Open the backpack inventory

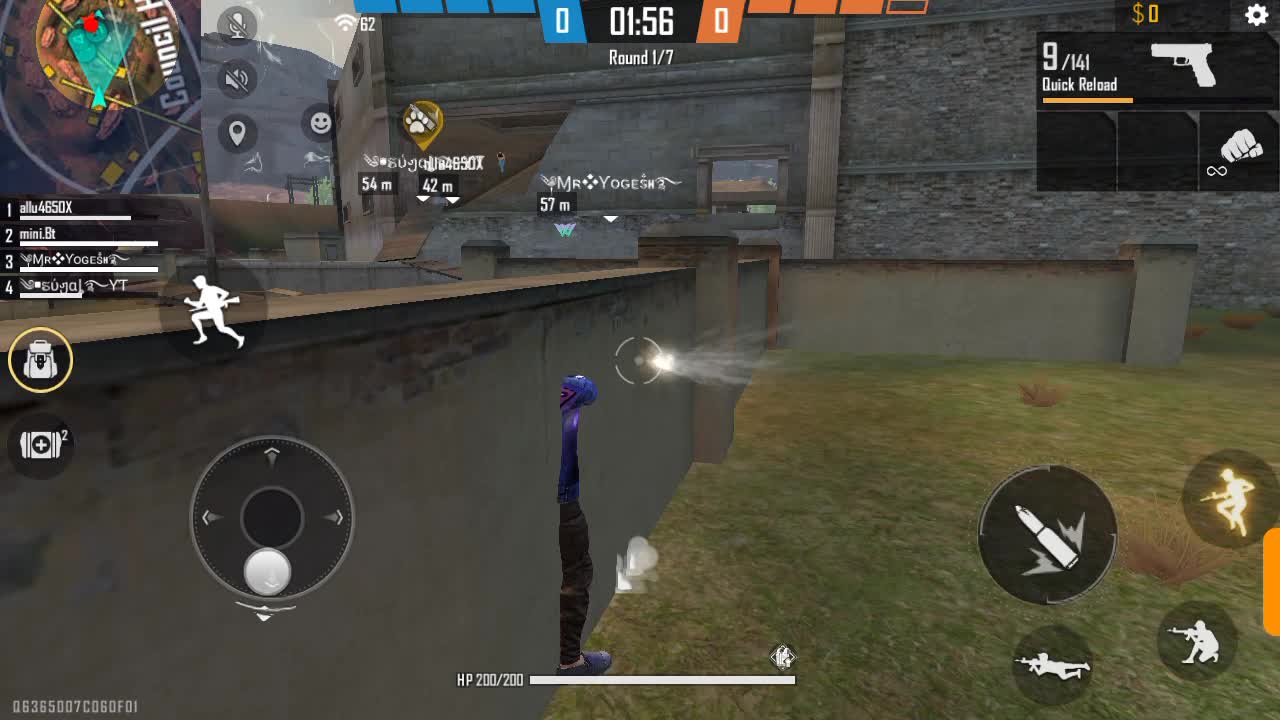point(41,359)
